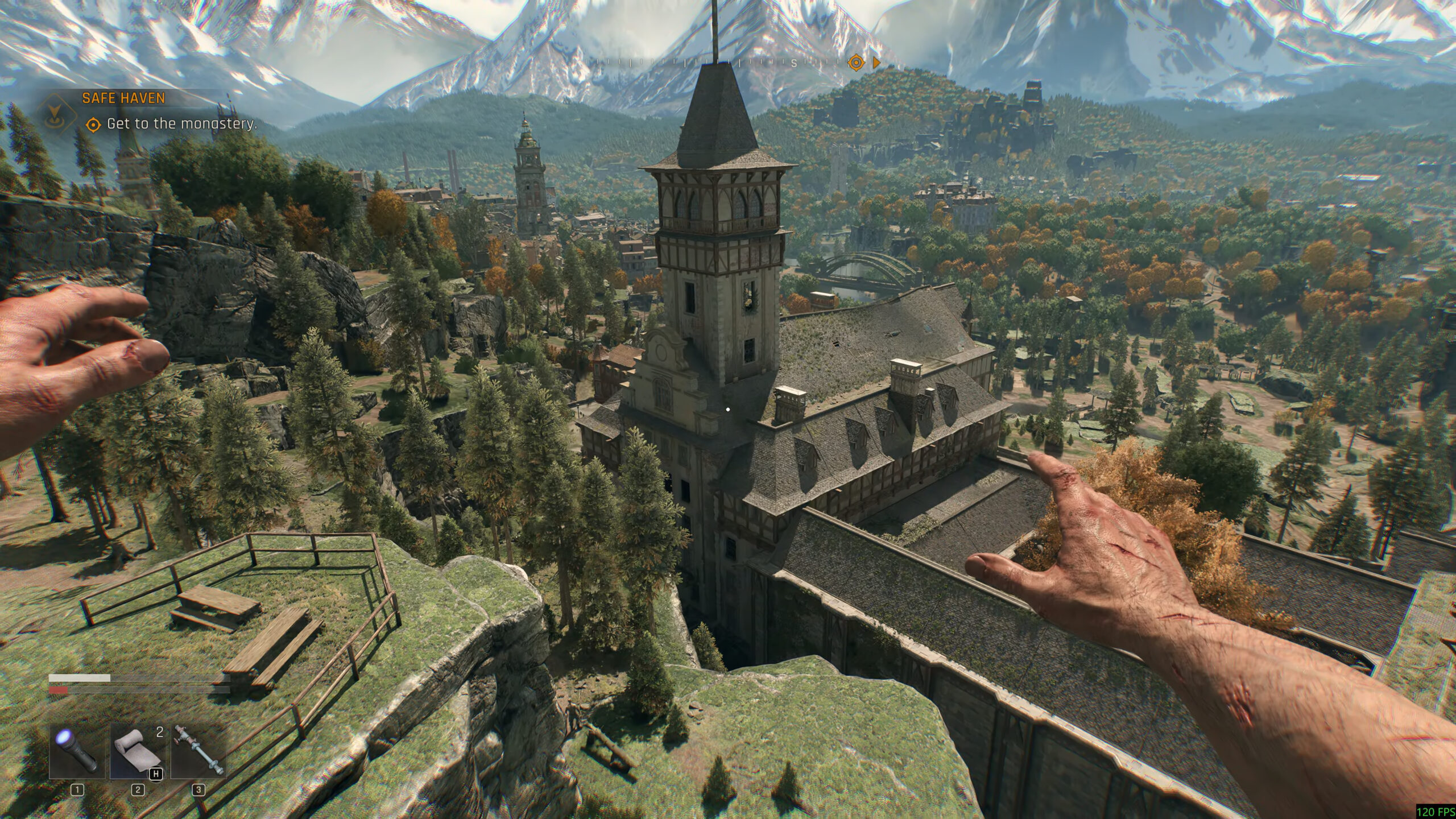This screenshot has width=1456, height=819.
Task: Open the Safe Haven quest tracker
Action: 124,98
